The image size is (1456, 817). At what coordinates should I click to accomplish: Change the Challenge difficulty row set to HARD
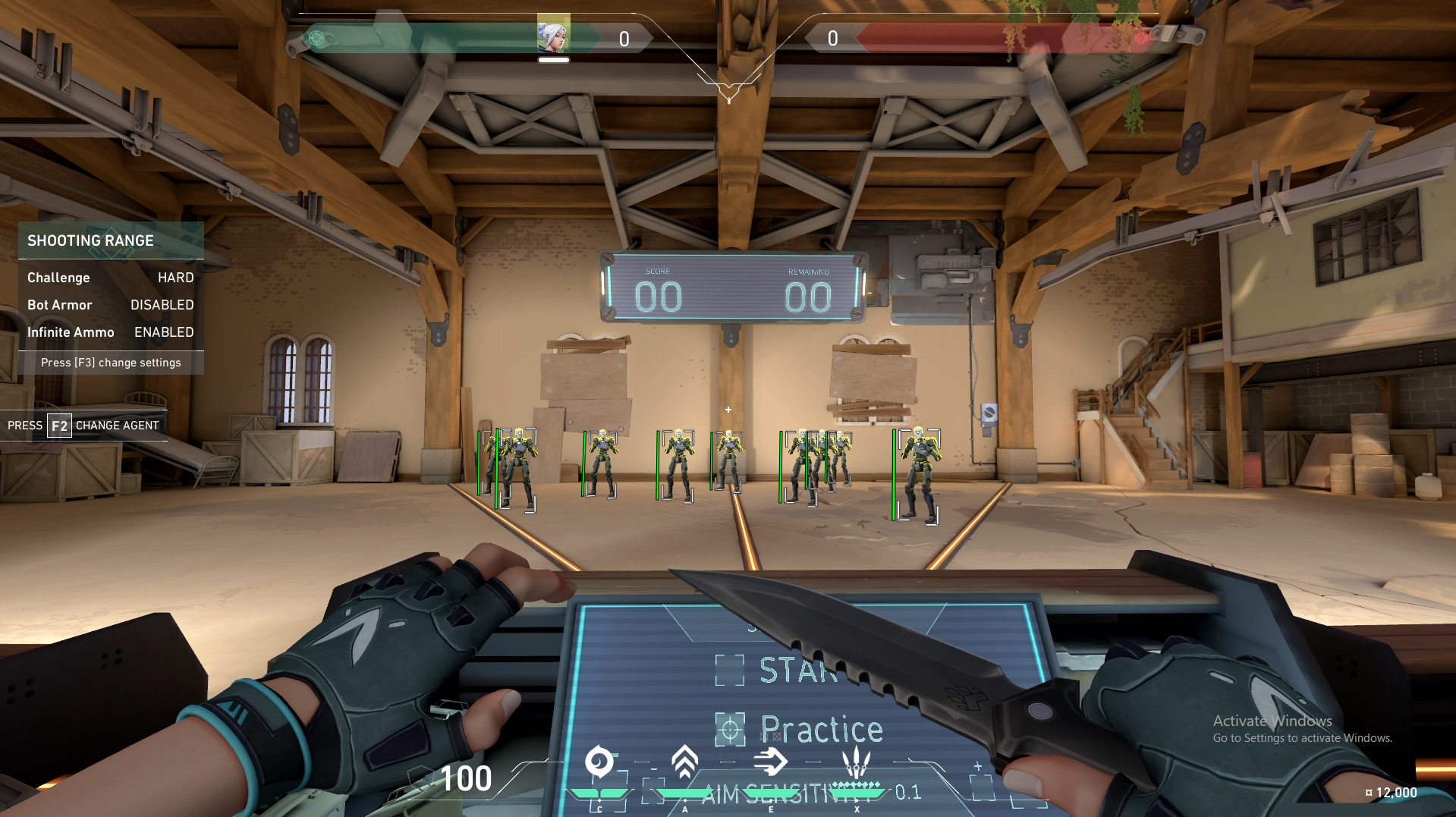(111, 278)
